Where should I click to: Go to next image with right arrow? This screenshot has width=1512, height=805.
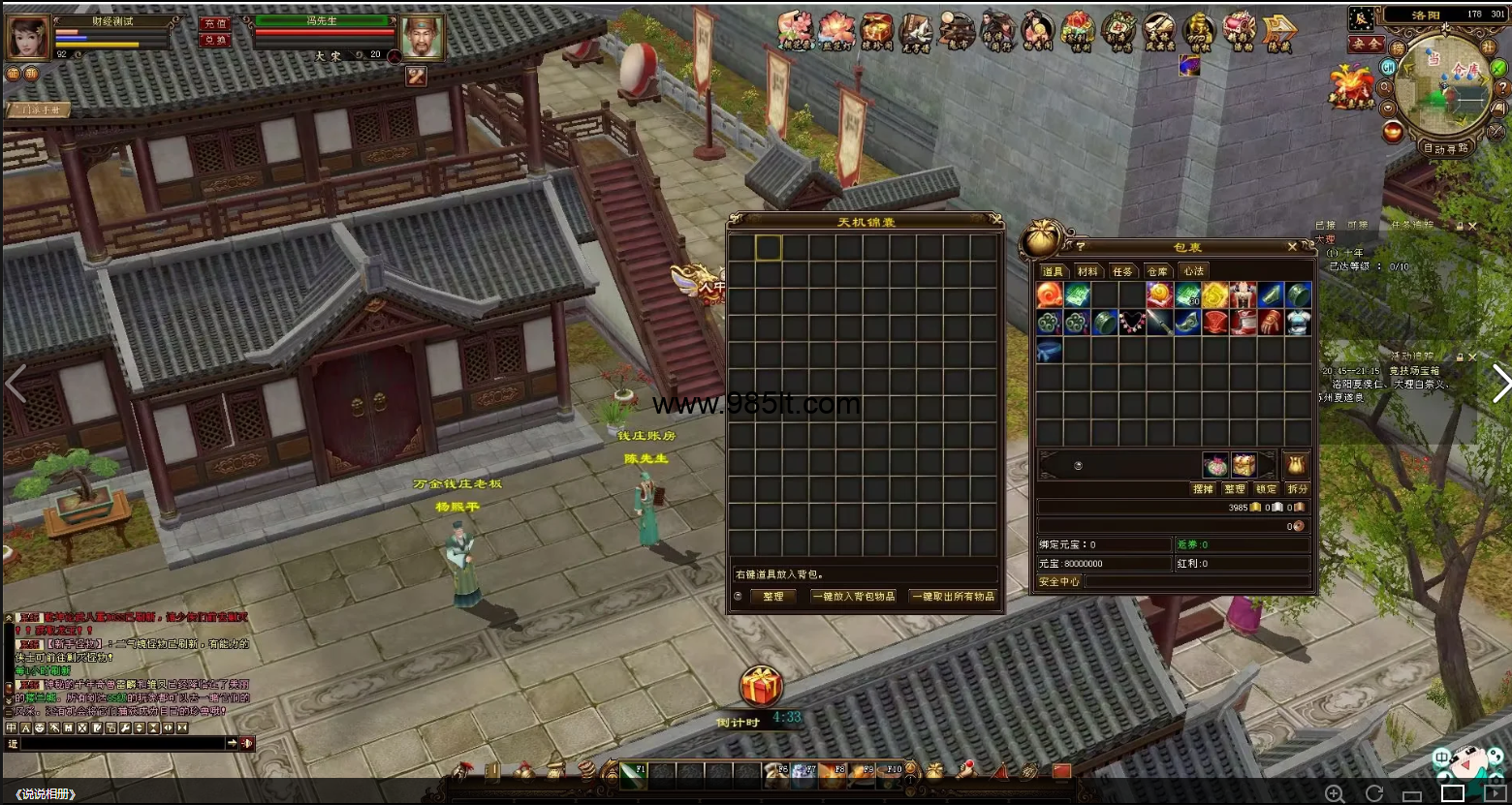click(1499, 384)
